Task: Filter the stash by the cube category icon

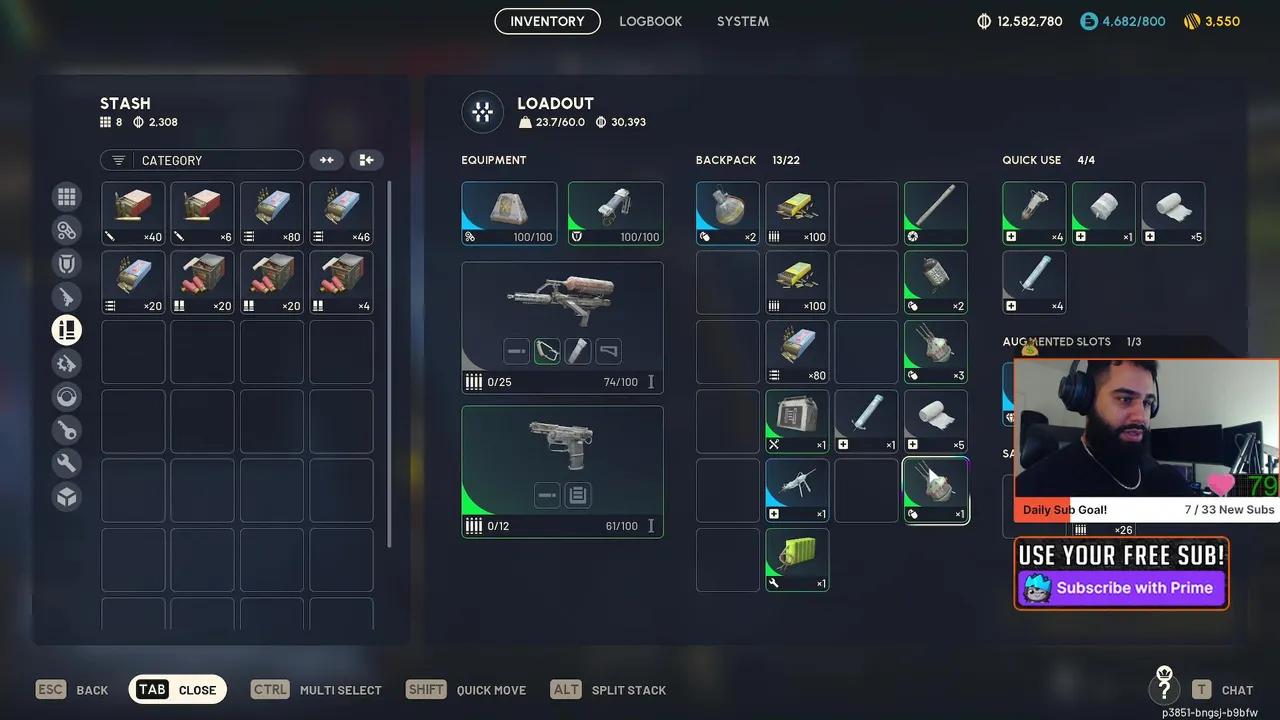Action: 67,496
